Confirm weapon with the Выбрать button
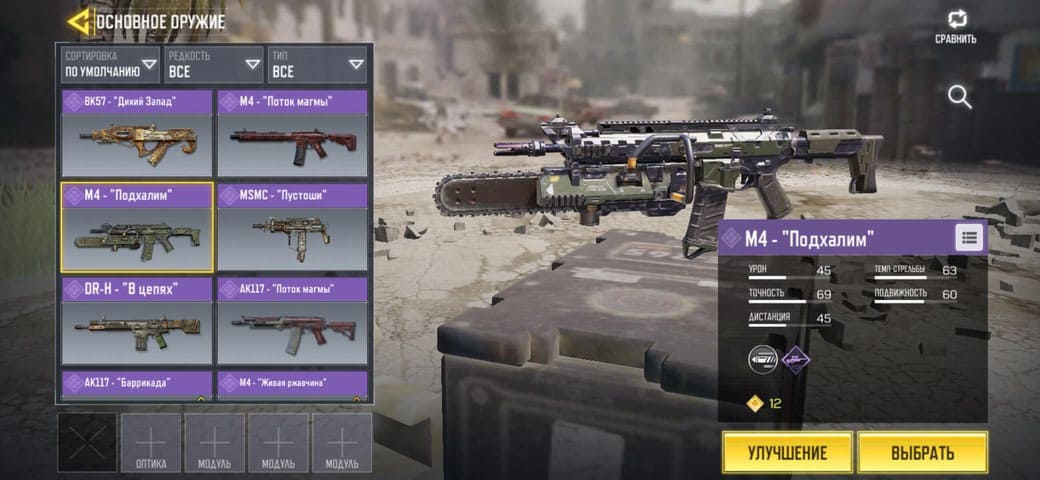Viewport: 1040px width, 480px height. [922, 452]
